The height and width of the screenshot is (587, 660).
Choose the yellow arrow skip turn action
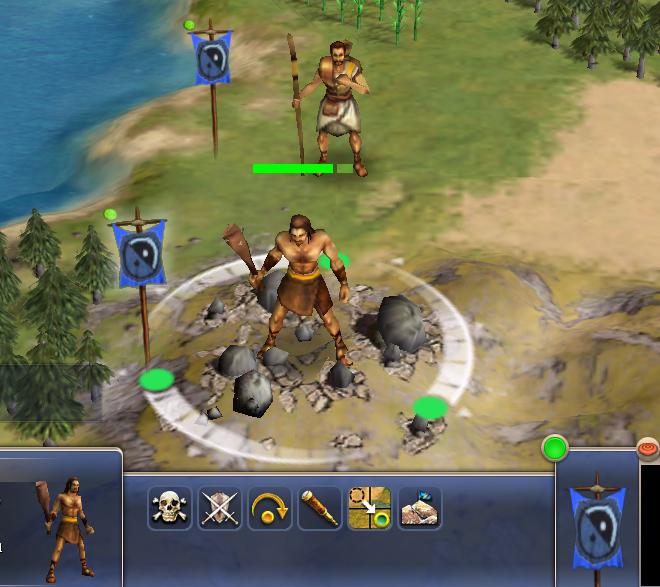tap(270, 509)
